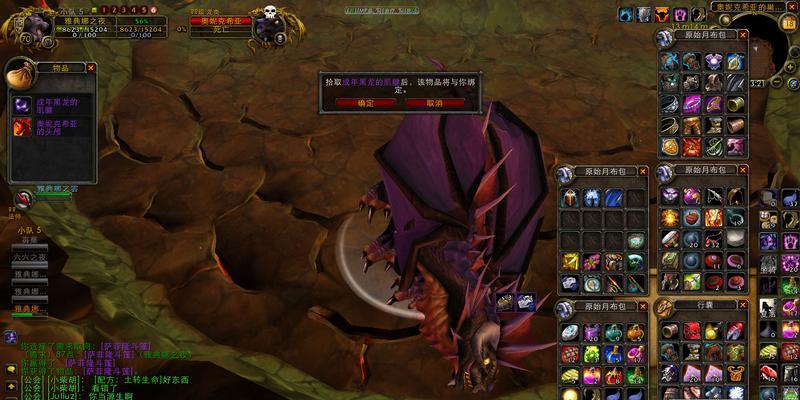Cancel the loot bind prompt with 取消
Image resolution: width=800 pixels, height=400 pixels.
(x=435, y=103)
